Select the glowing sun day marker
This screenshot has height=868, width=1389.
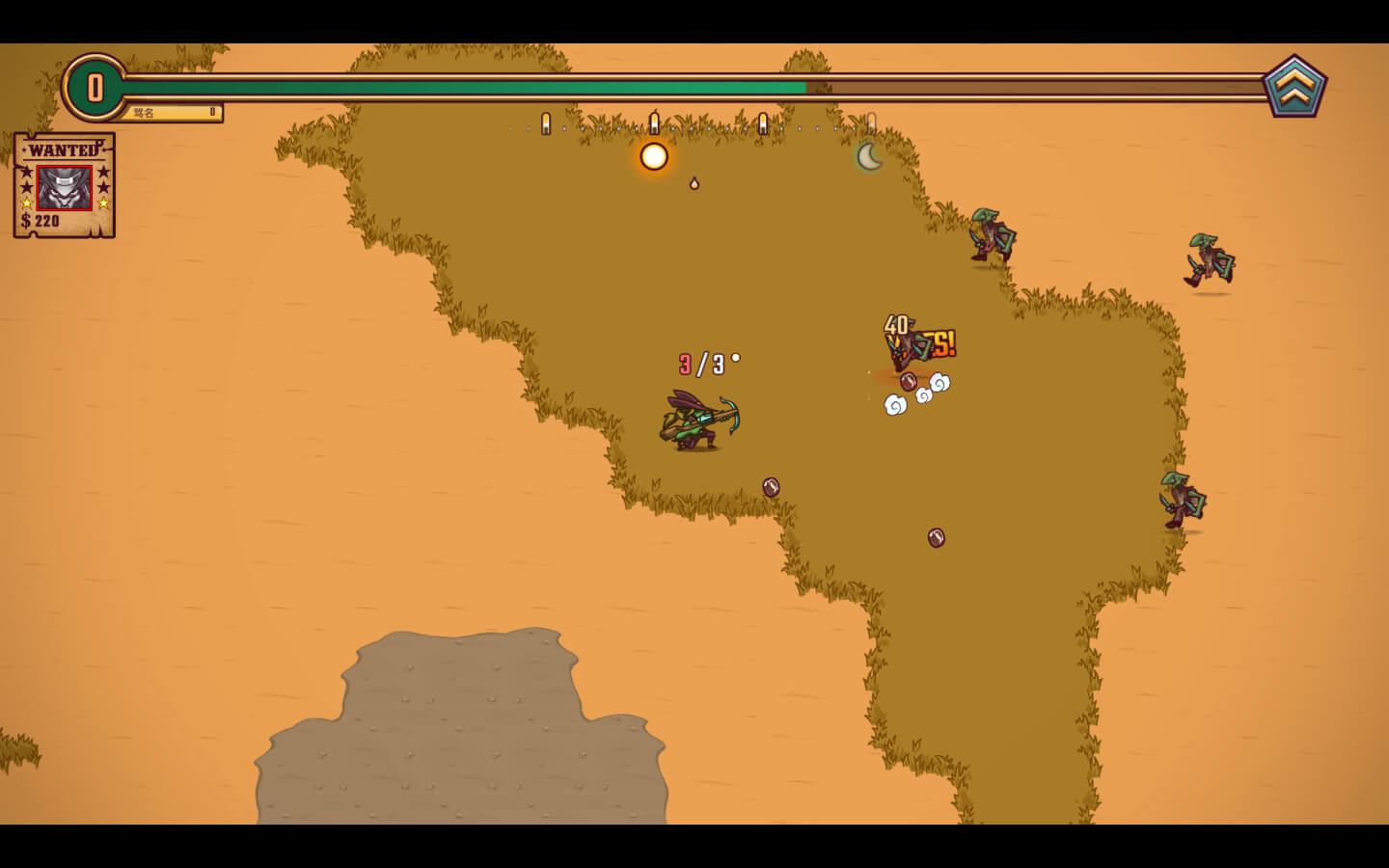[x=654, y=156]
